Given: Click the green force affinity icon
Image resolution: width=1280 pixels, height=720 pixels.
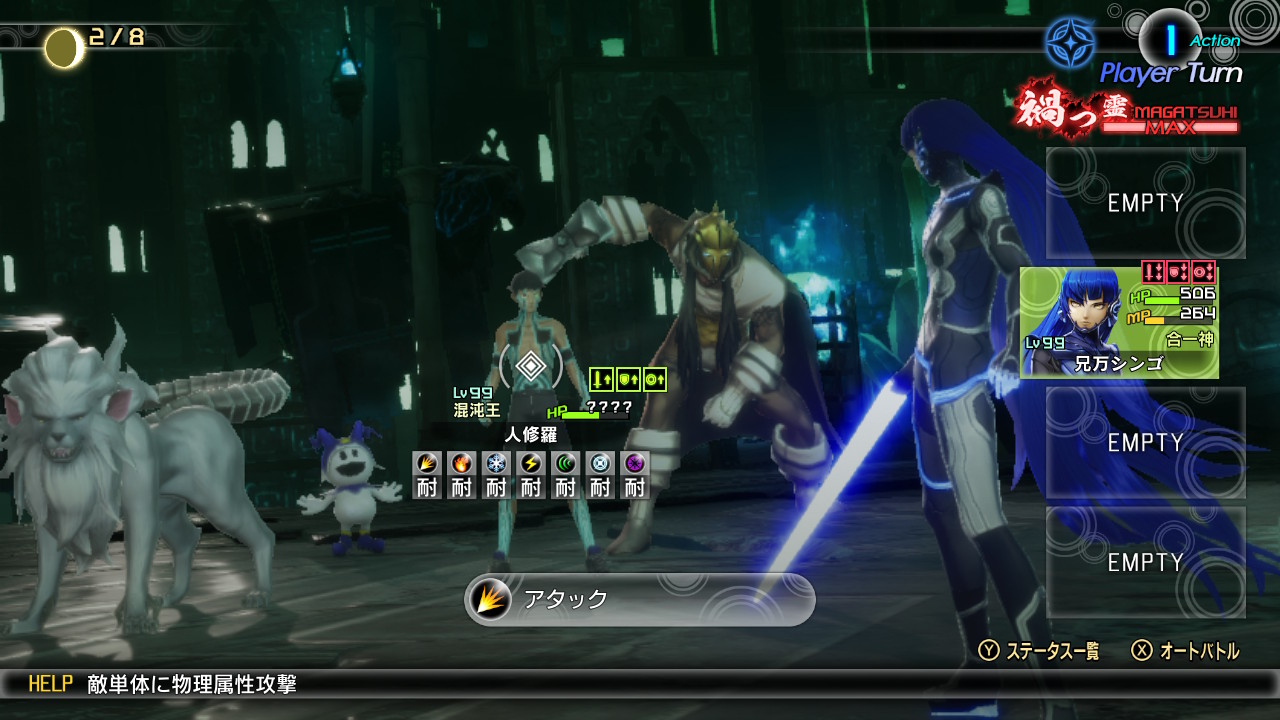Looking at the screenshot, I should (565, 464).
